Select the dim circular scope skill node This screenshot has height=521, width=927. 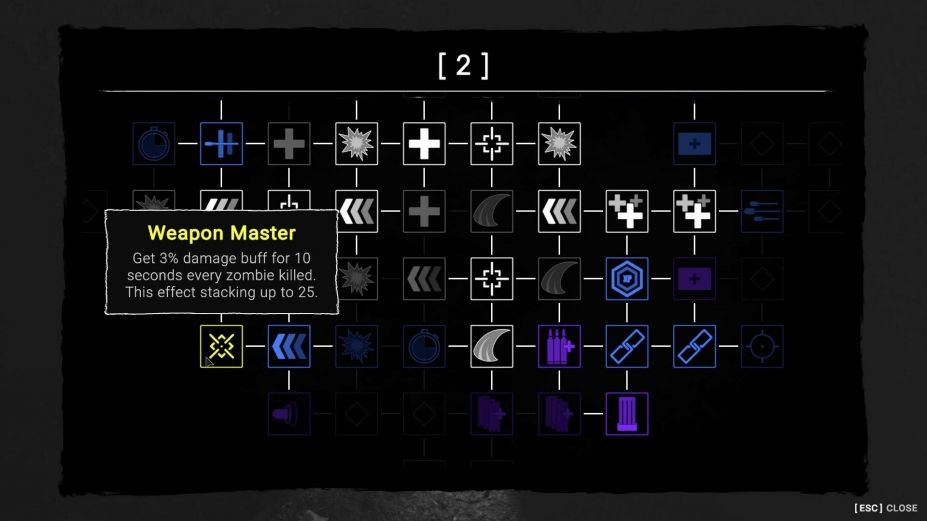(762, 346)
